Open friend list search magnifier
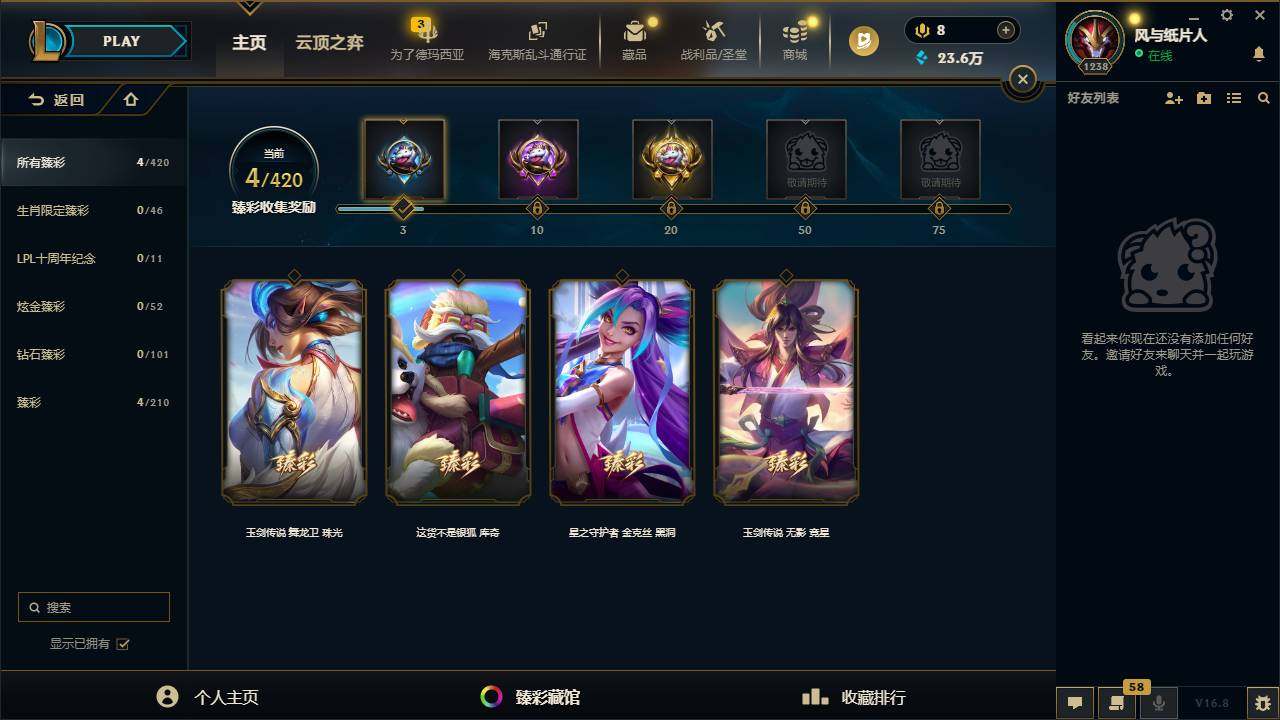 (x=1263, y=98)
